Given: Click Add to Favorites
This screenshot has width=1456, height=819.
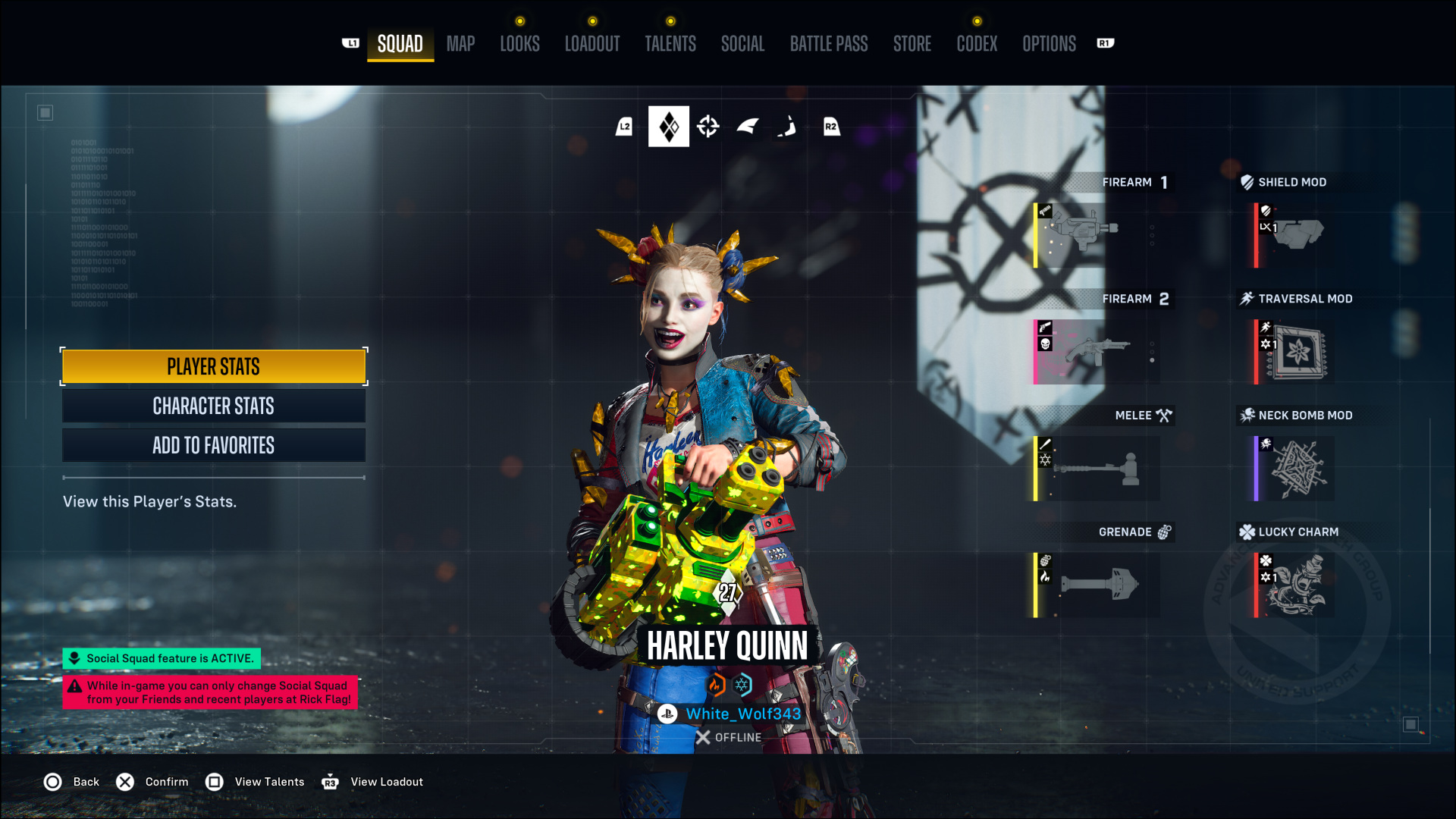Looking at the screenshot, I should point(214,446).
